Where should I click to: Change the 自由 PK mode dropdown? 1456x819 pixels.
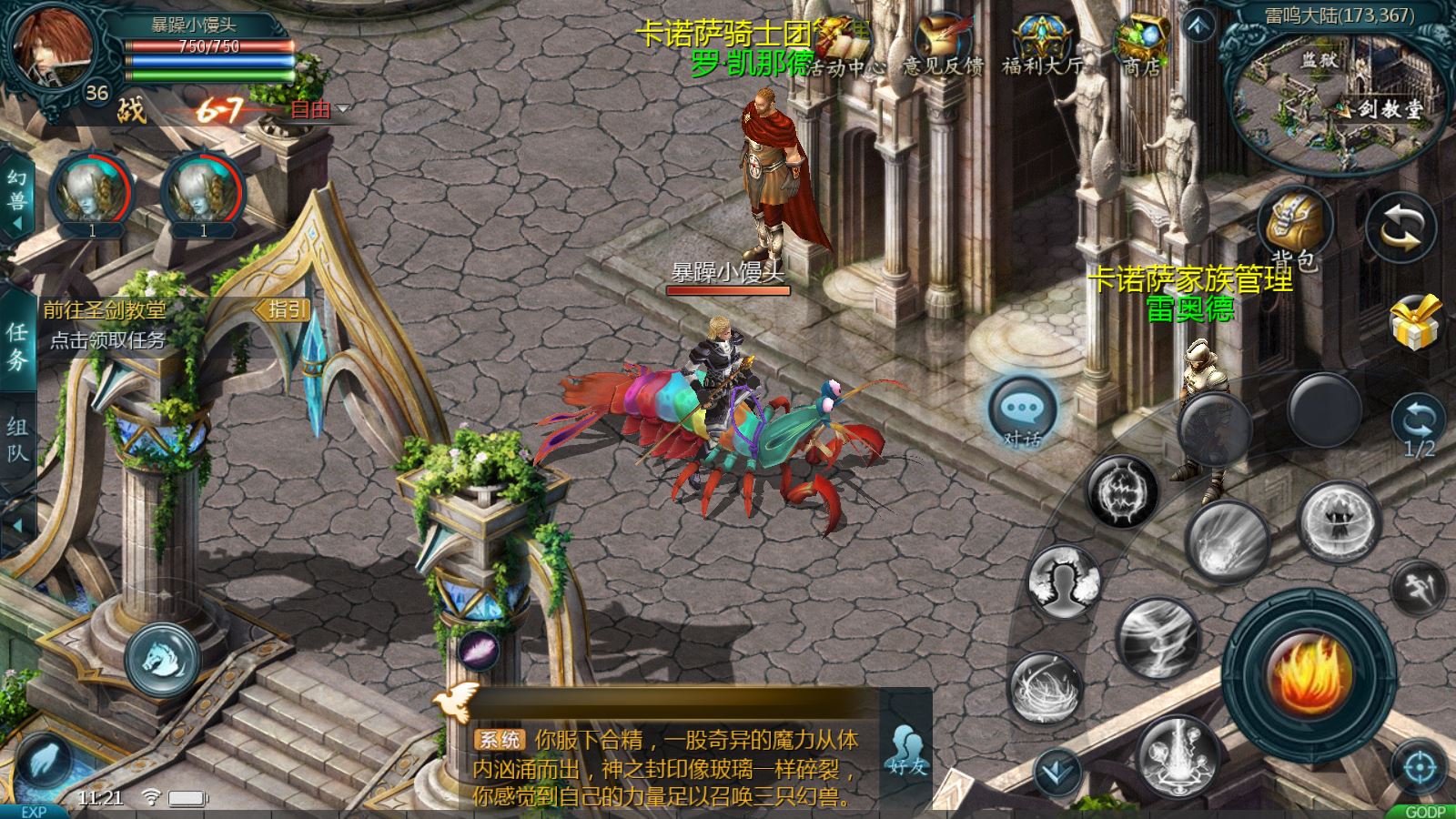[x=318, y=110]
